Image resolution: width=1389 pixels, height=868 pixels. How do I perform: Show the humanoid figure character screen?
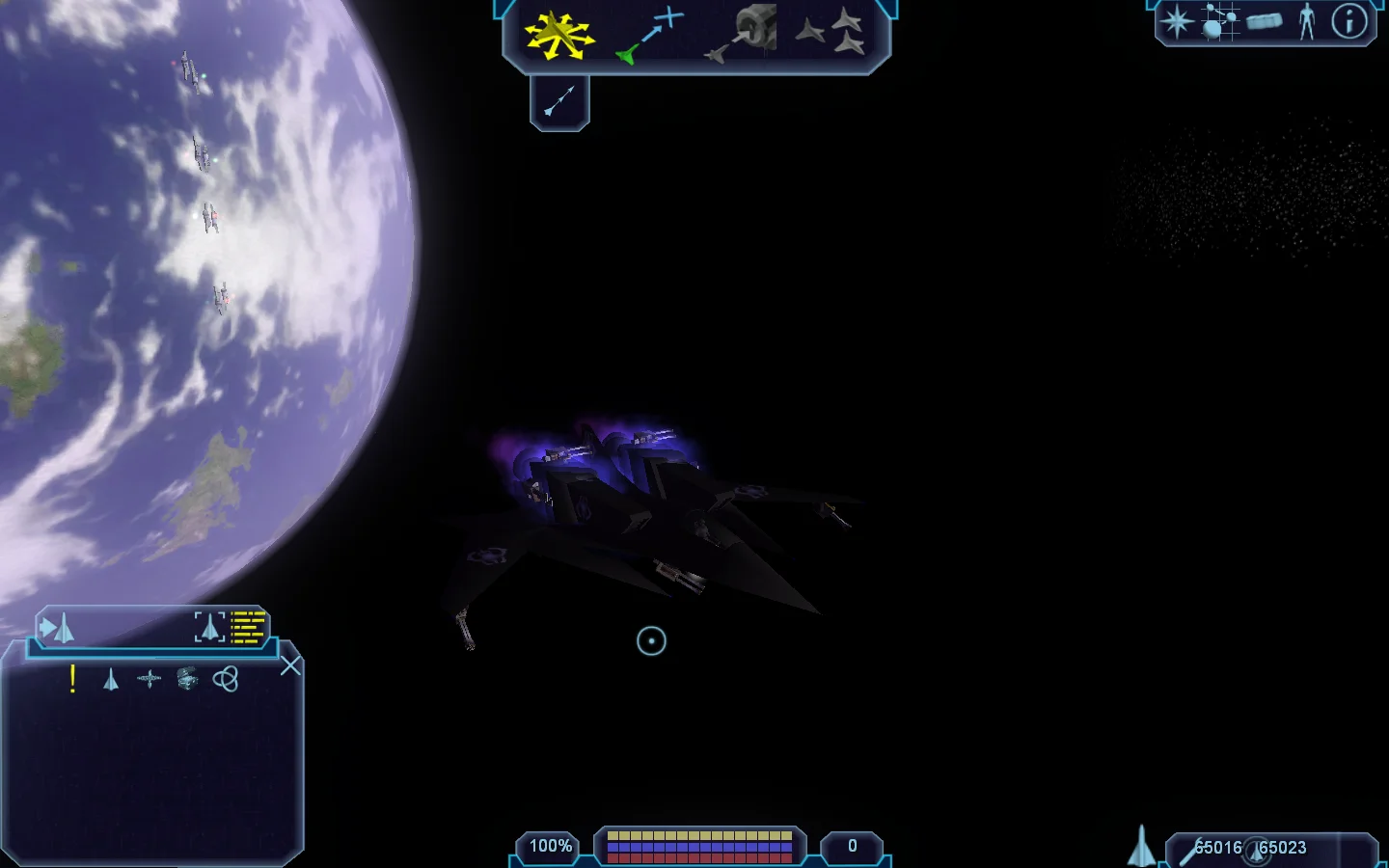pos(1307,21)
